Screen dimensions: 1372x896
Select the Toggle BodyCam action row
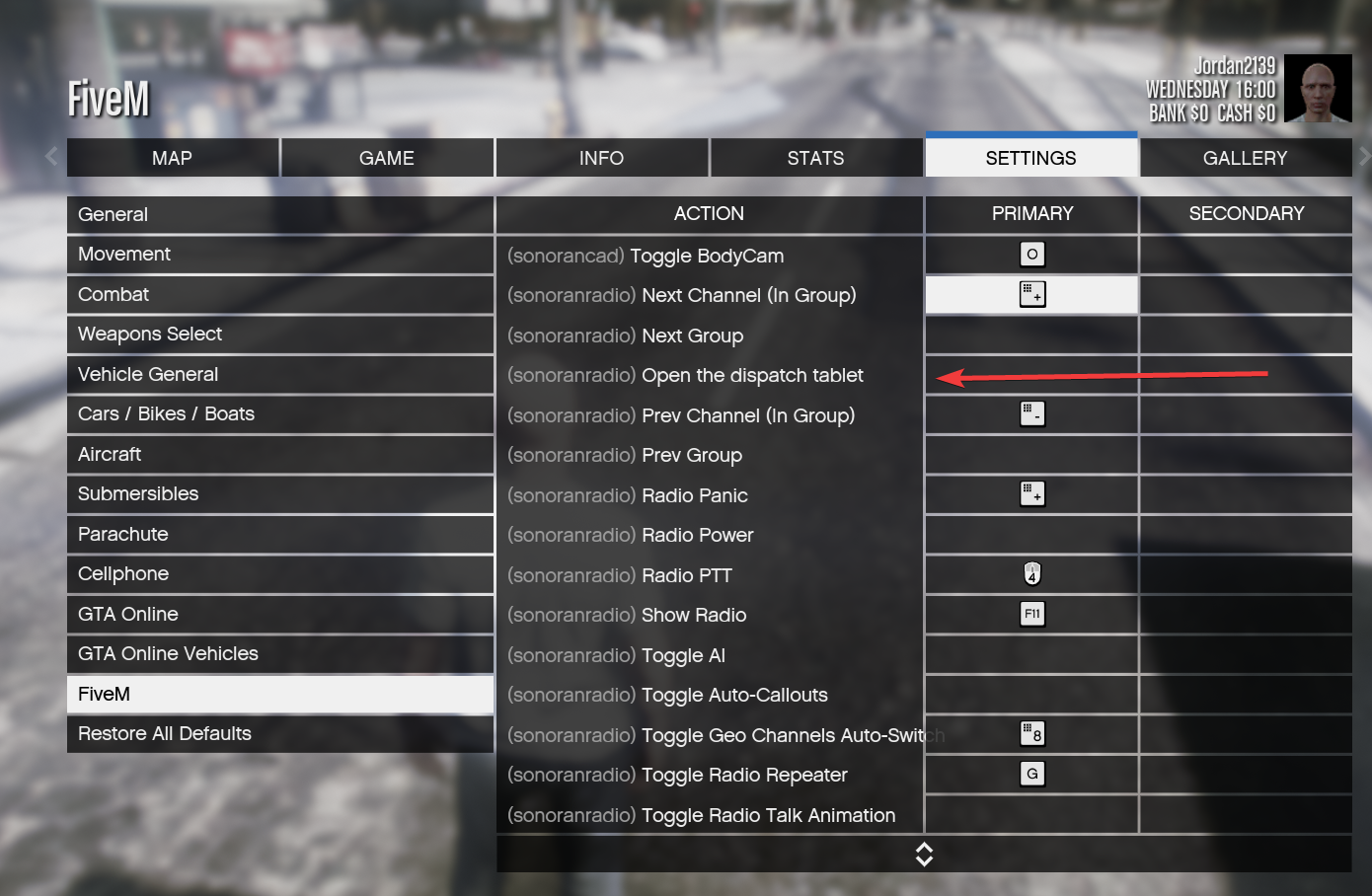(709, 256)
